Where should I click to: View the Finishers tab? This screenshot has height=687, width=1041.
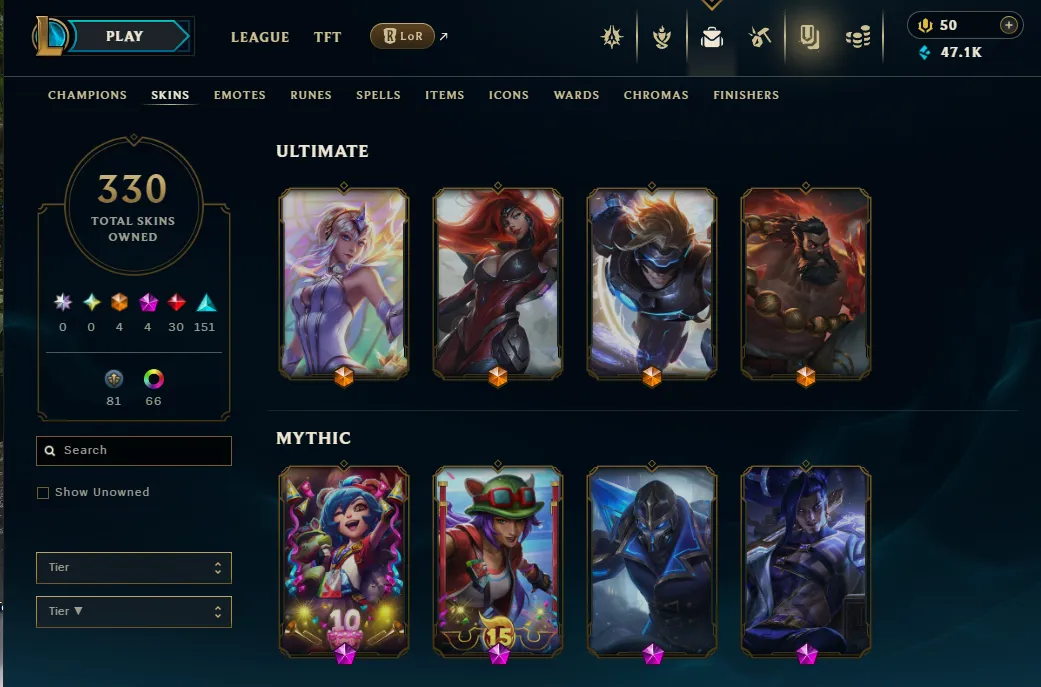[746, 95]
